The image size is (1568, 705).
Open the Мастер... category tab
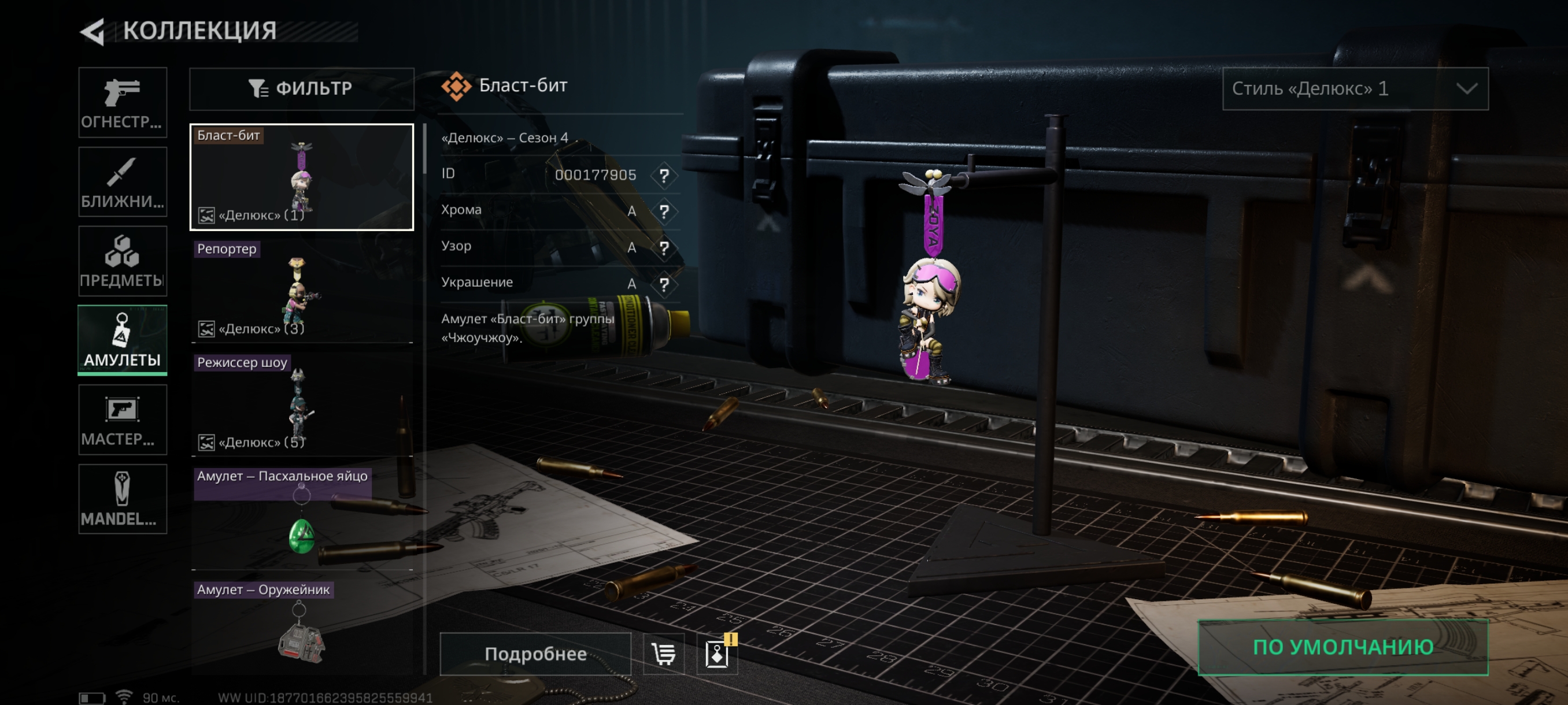(x=123, y=420)
